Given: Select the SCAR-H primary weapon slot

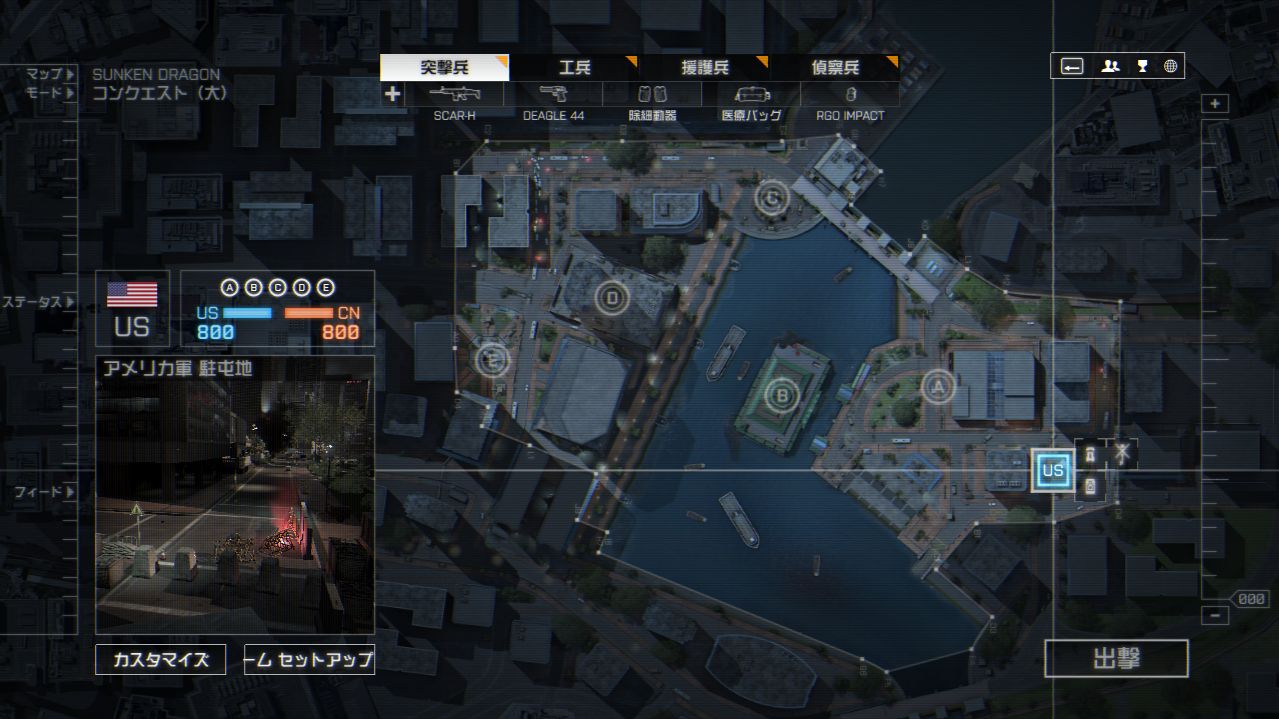Looking at the screenshot, I should (454, 95).
